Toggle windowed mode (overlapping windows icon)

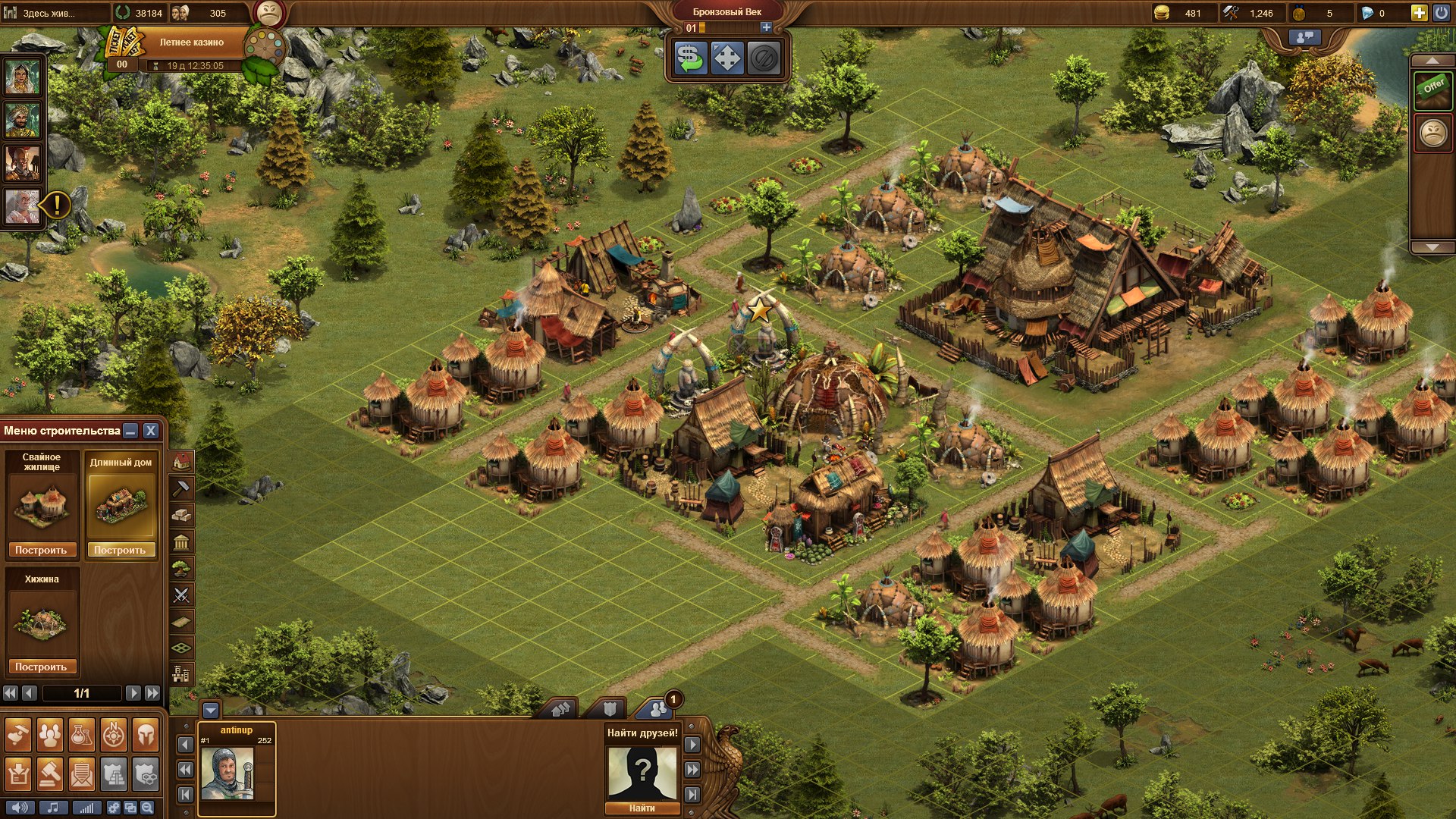coord(130,808)
